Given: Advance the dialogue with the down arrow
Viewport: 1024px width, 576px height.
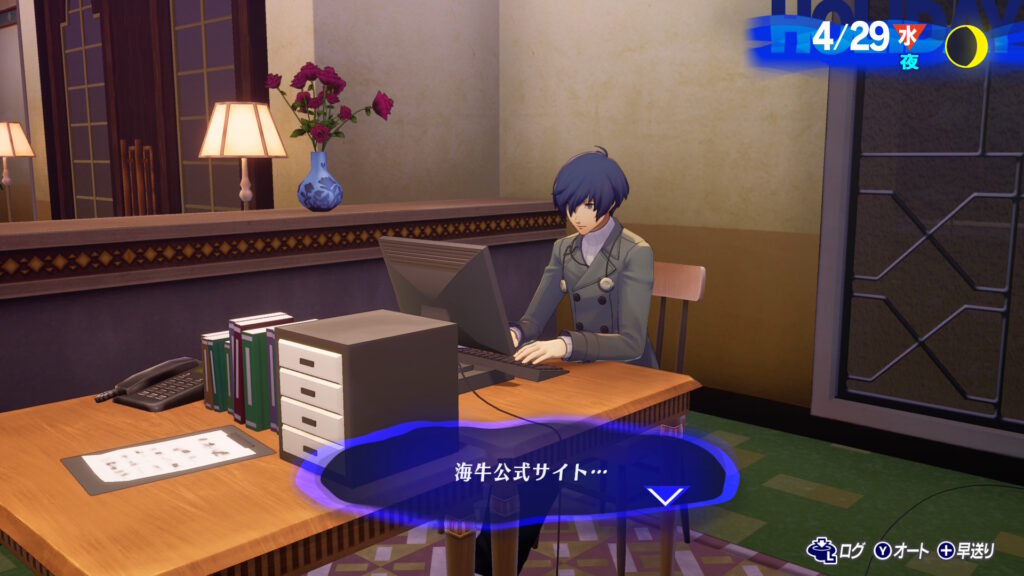Looking at the screenshot, I should [666, 495].
